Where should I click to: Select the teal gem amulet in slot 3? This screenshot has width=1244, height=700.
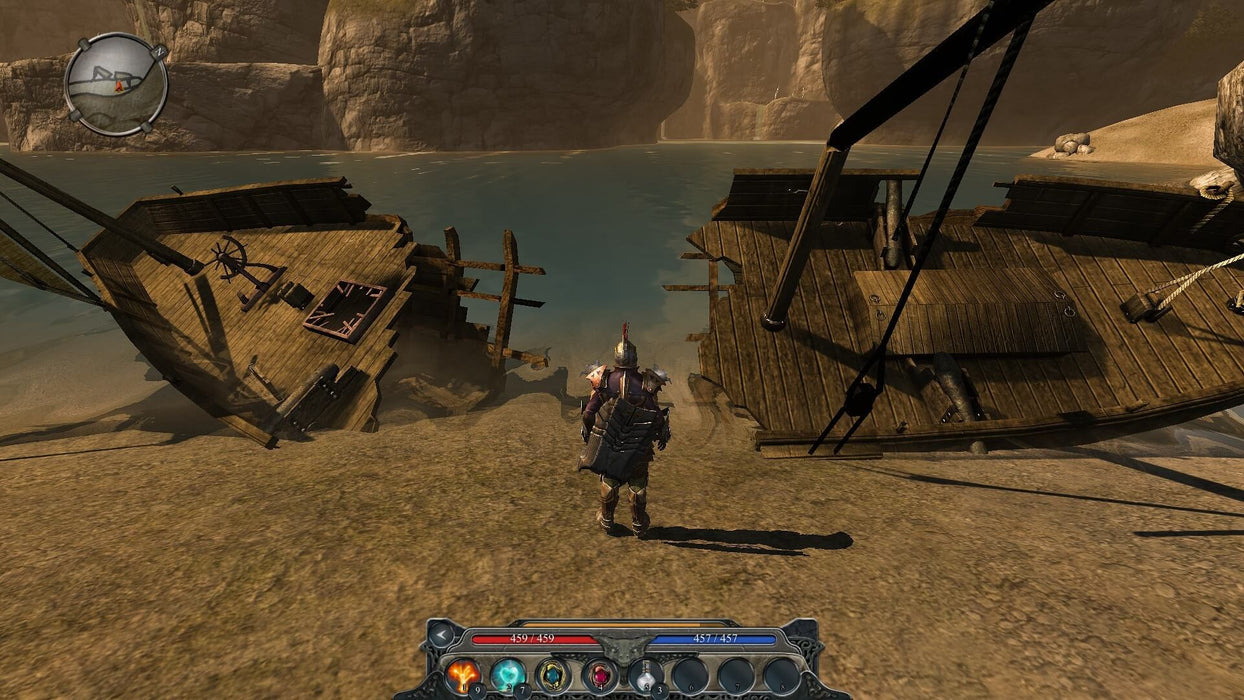coord(552,675)
